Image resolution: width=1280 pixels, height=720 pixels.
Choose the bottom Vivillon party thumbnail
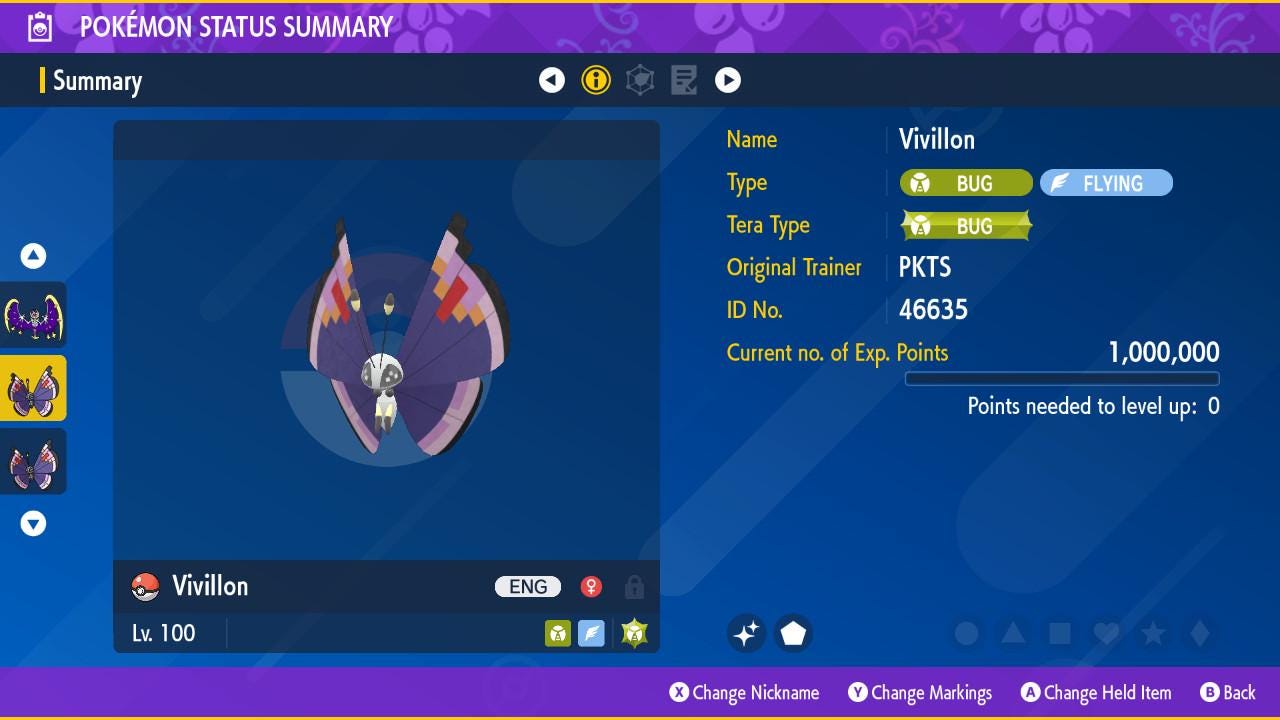pyautogui.click(x=33, y=462)
